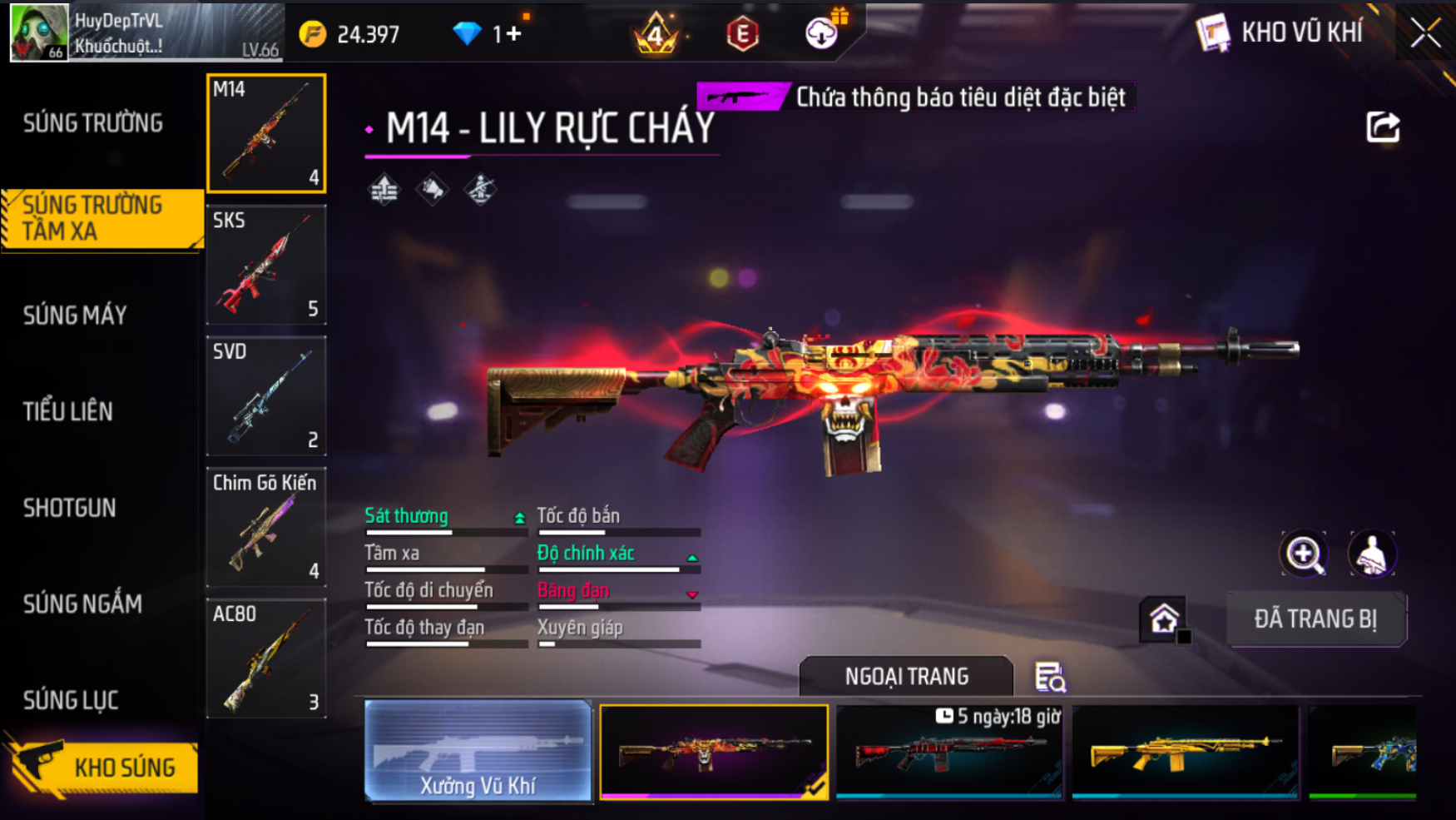Select the SVD weapon tile
The image size is (1456, 820).
pyautogui.click(x=266, y=395)
